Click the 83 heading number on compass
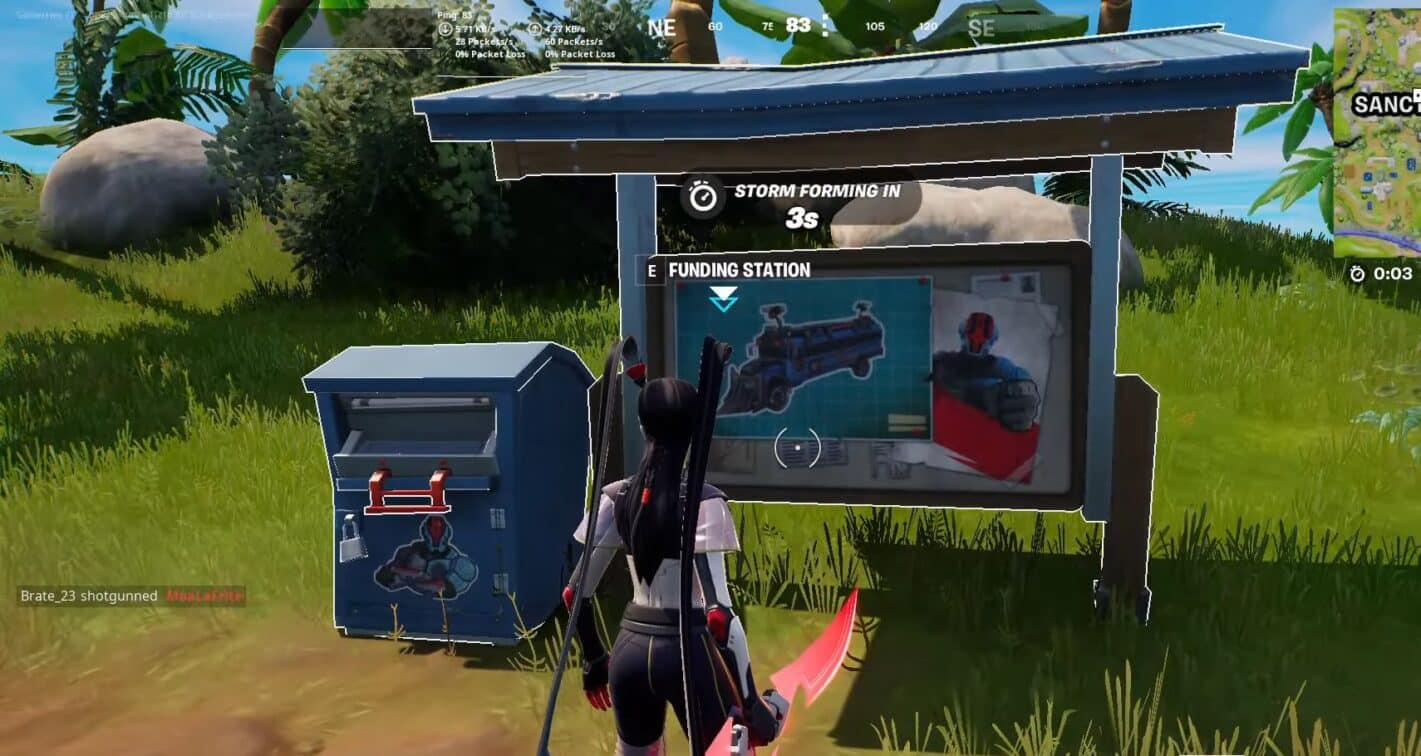The height and width of the screenshot is (756, 1421). pyautogui.click(x=797, y=25)
